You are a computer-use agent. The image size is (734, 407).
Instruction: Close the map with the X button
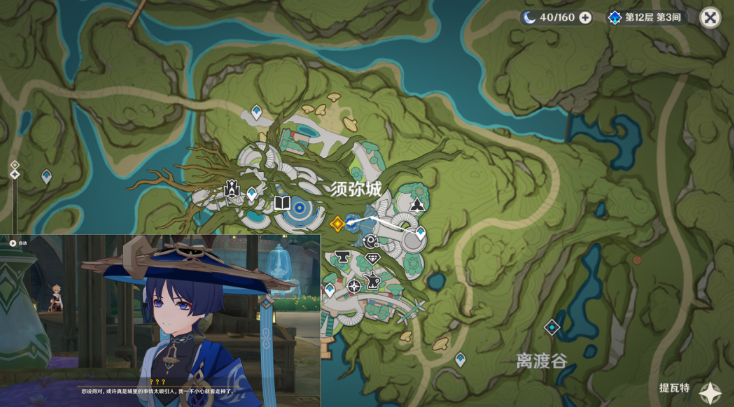point(710,17)
